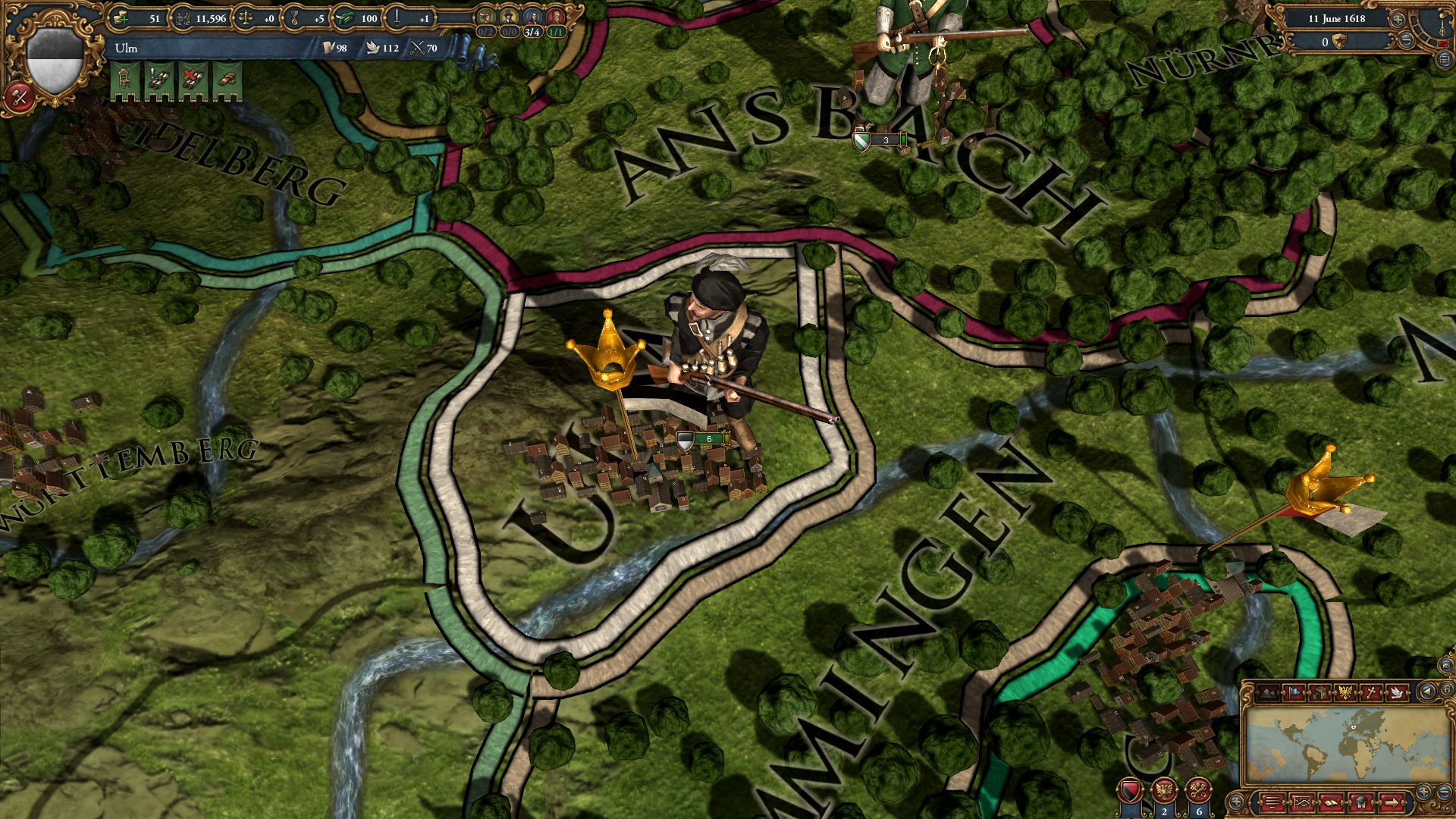Select the diplomatic mapmode dove icon
1456x819 pixels.
tap(1397, 692)
